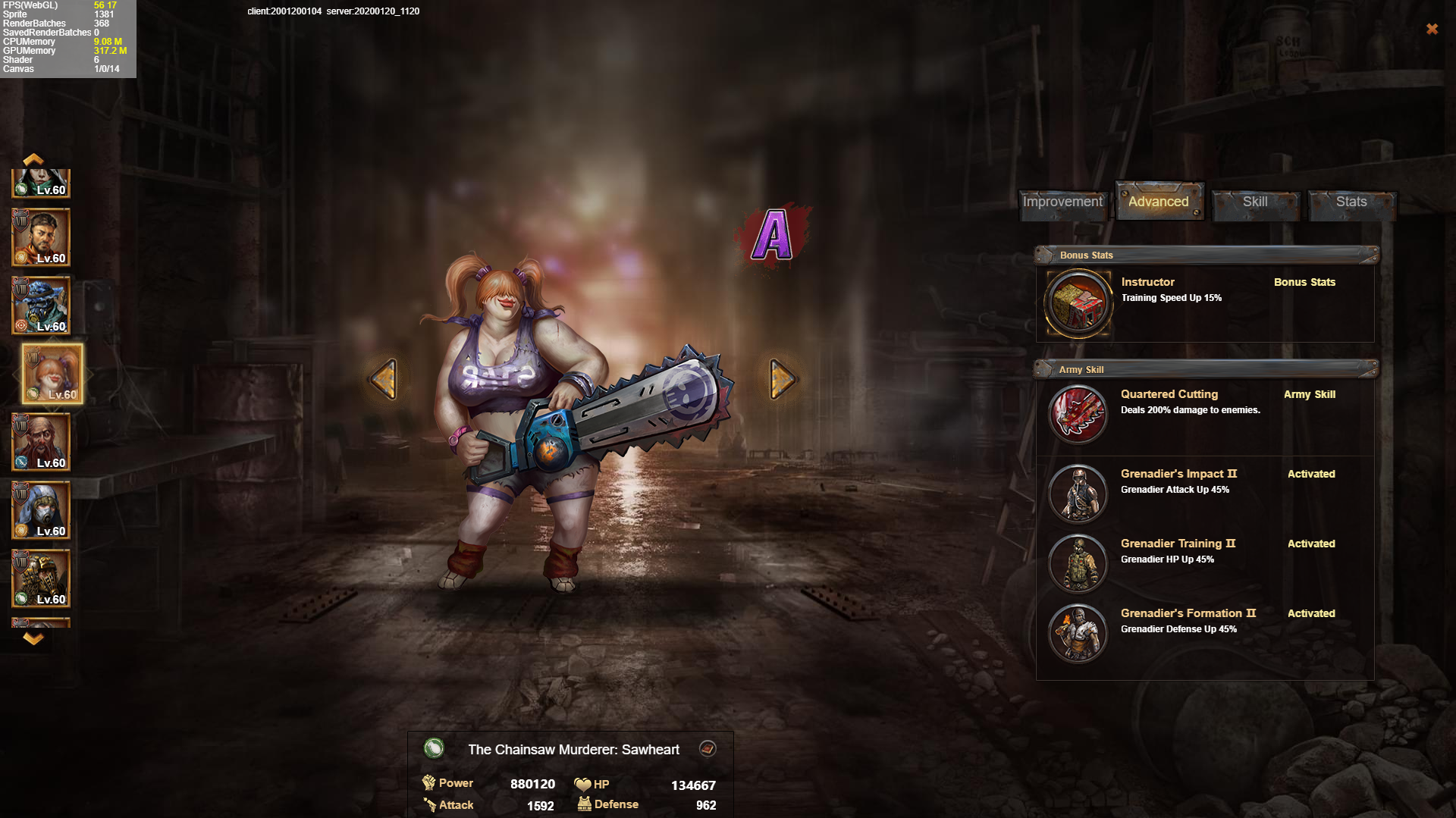Choose the blue-hat gas mask hero portrait
Image resolution: width=1456 pixels, height=818 pixels.
pos(41,306)
